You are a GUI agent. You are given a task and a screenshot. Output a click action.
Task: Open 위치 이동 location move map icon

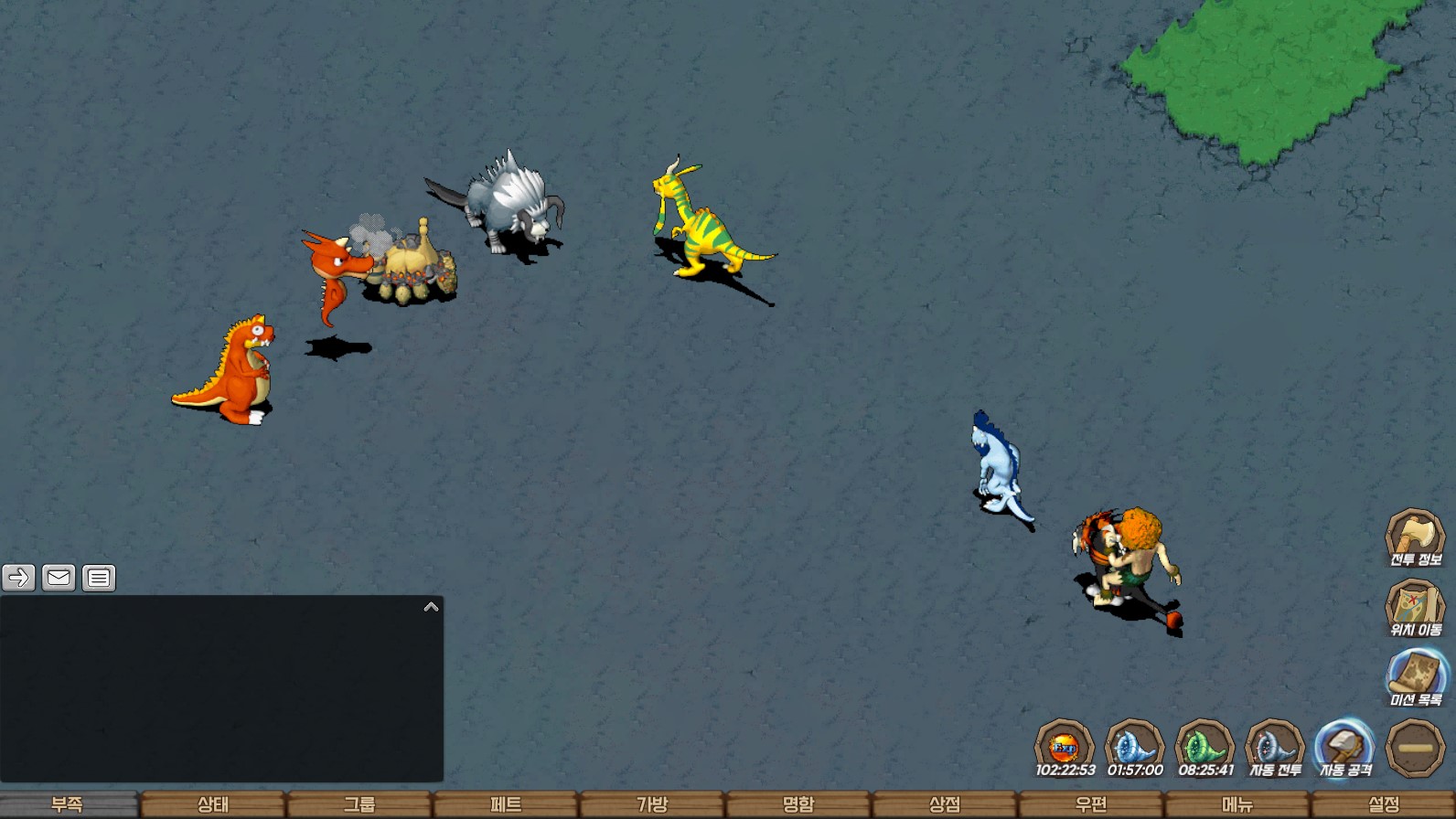pyautogui.click(x=1415, y=608)
